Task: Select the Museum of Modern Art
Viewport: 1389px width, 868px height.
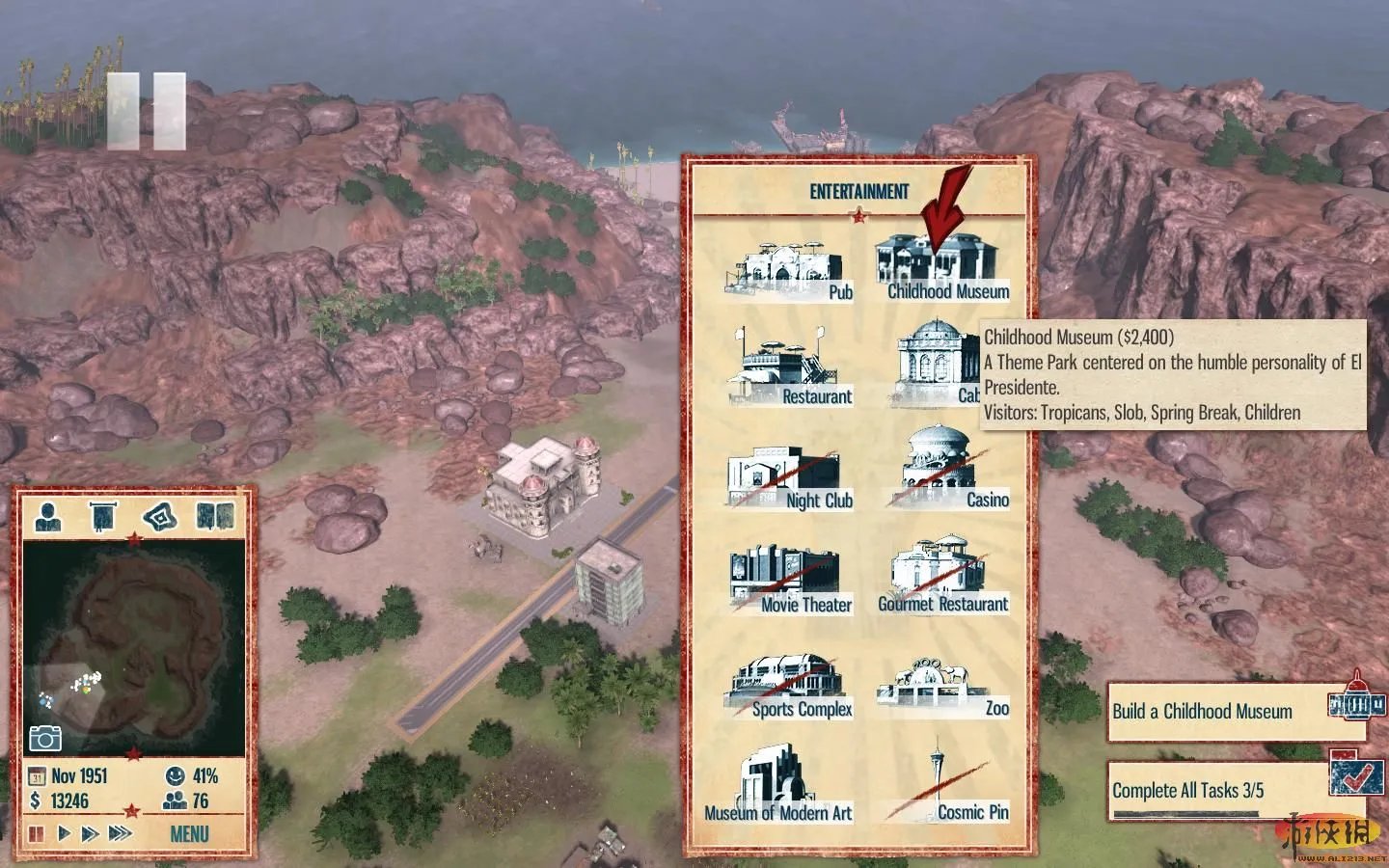Action: pyautogui.click(x=777, y=785)
